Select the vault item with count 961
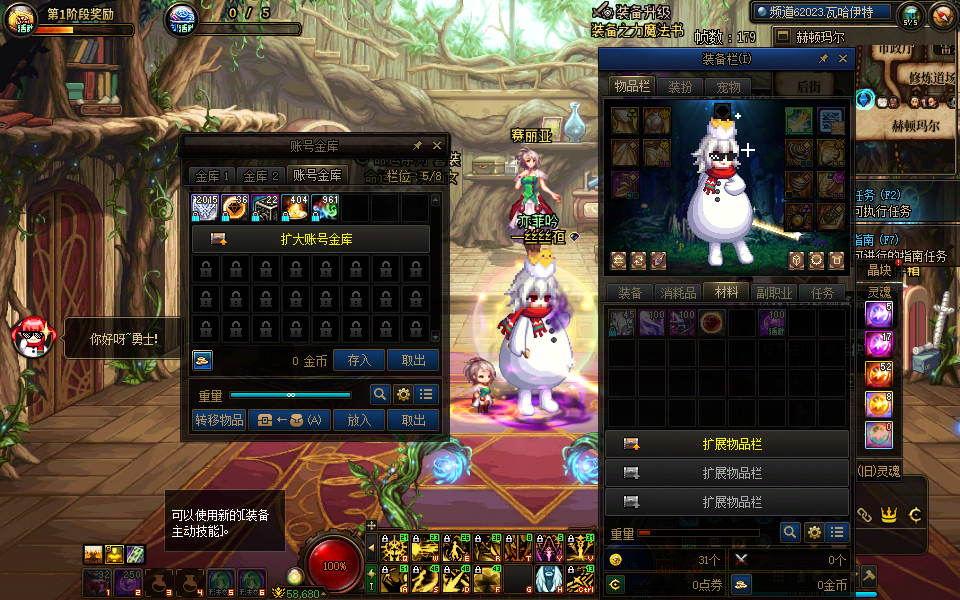This screenshot has height=600, width=960. (325, 207)
